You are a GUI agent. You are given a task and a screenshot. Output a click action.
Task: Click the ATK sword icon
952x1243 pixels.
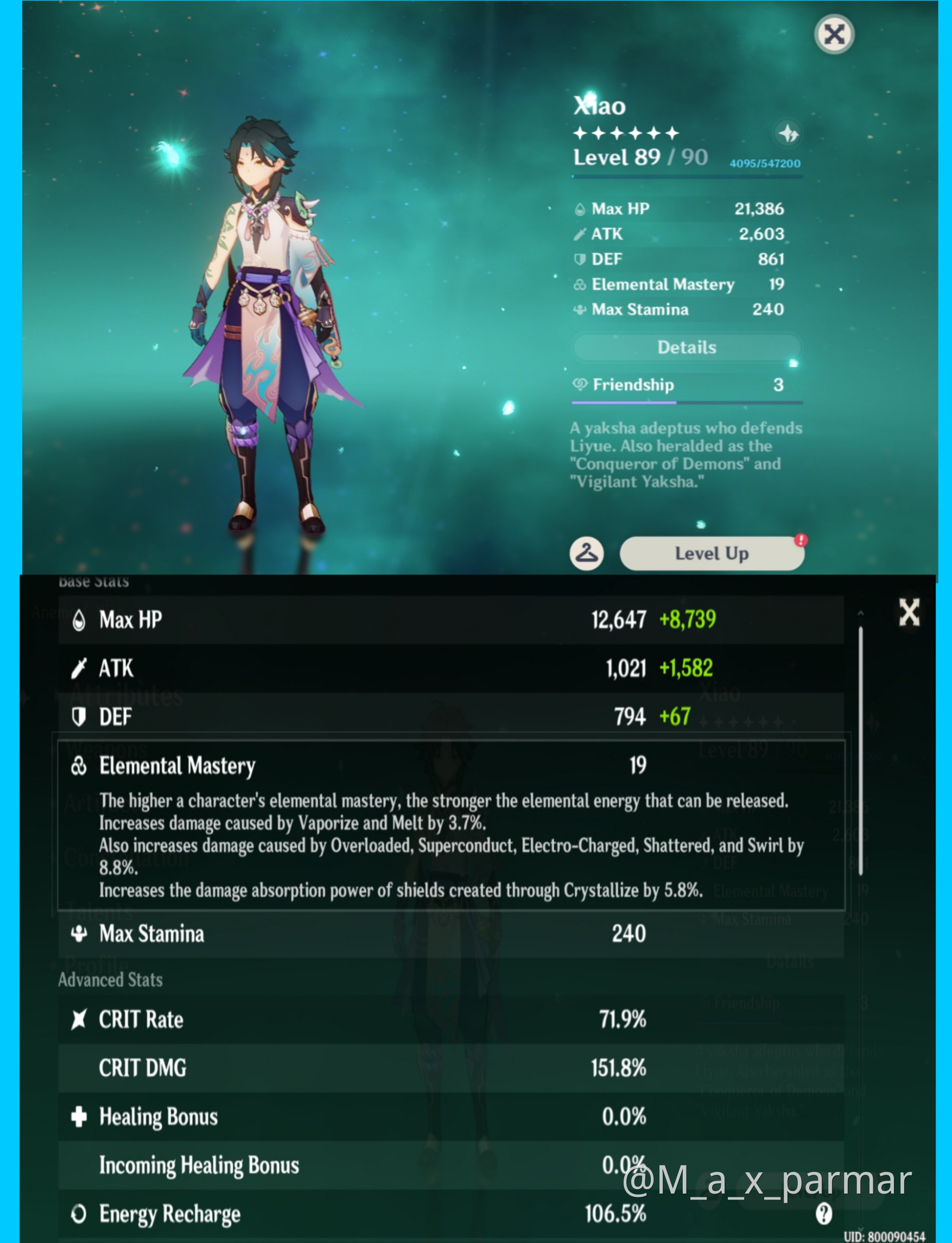pyautogui.click(x=80, y=668)
